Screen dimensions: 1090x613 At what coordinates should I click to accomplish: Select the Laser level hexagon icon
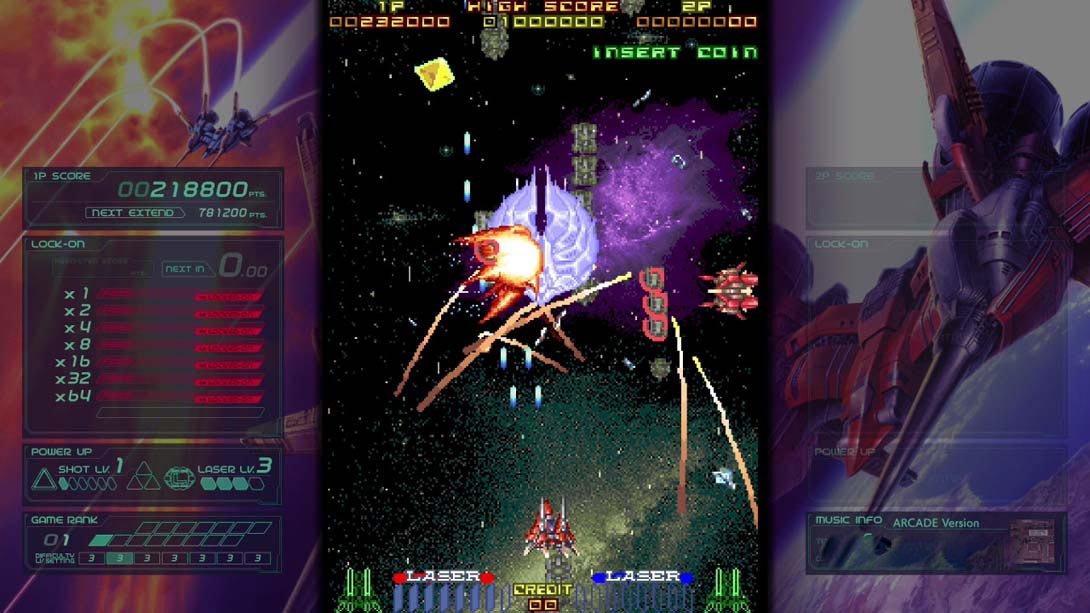point(179,478)
